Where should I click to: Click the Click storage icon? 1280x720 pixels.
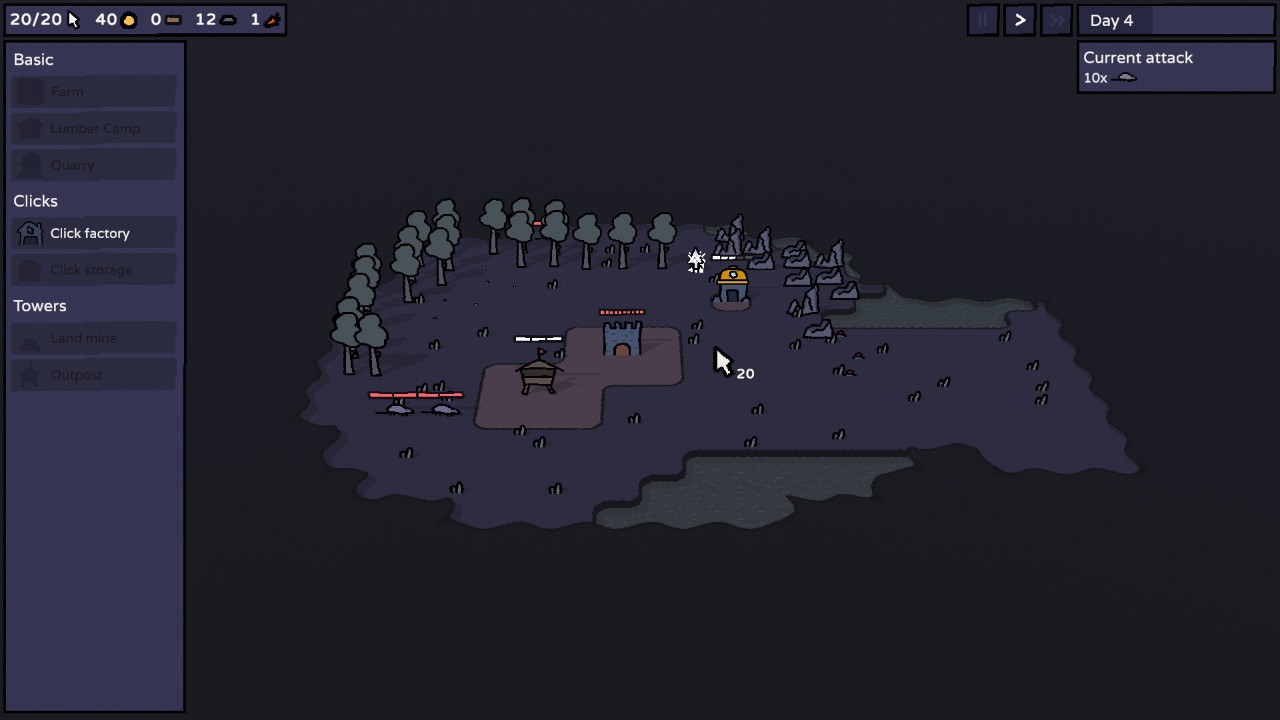[x=29, y=269]
